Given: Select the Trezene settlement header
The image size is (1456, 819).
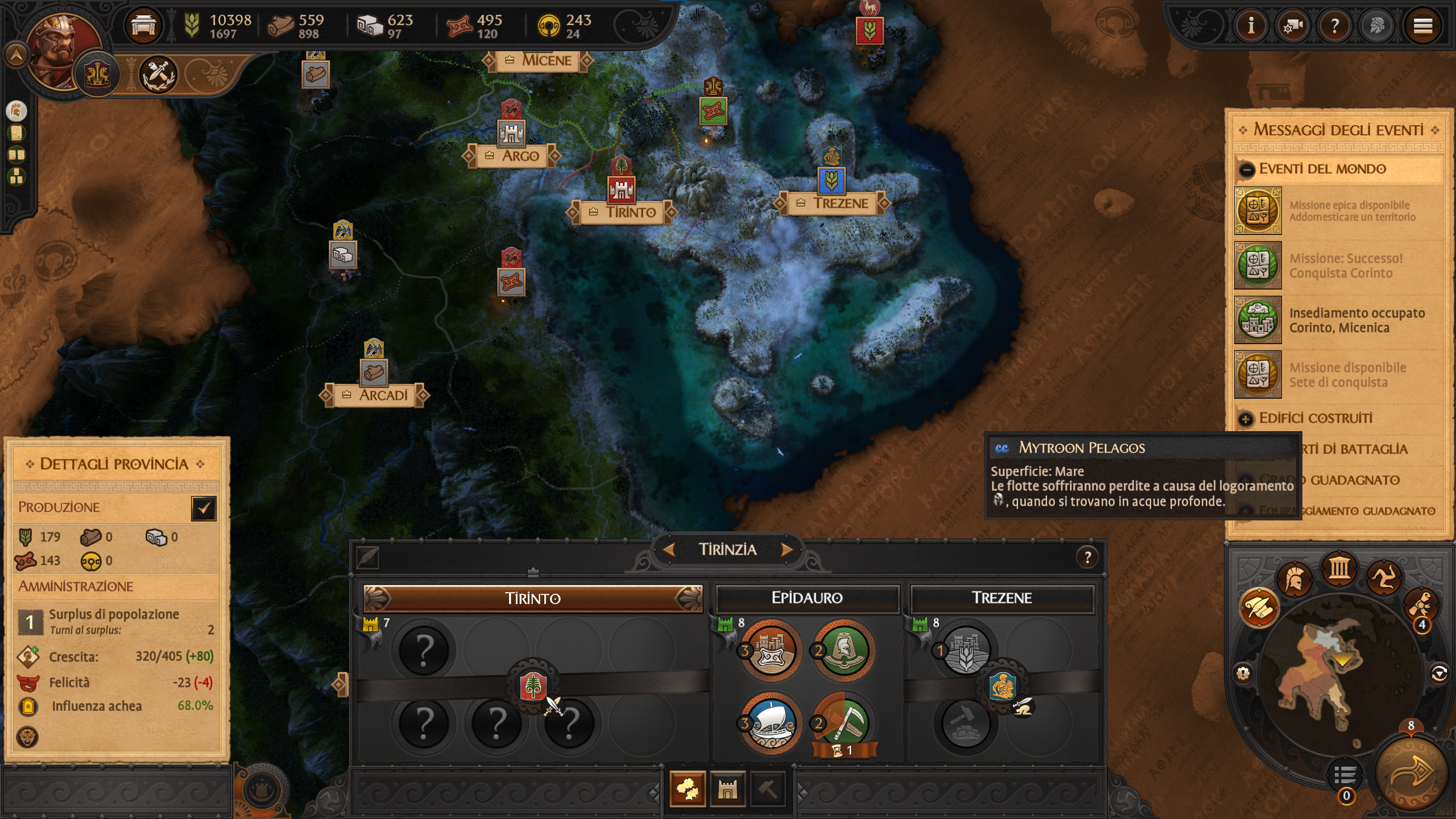Looking at the screenshot, I should [1002, 598].
